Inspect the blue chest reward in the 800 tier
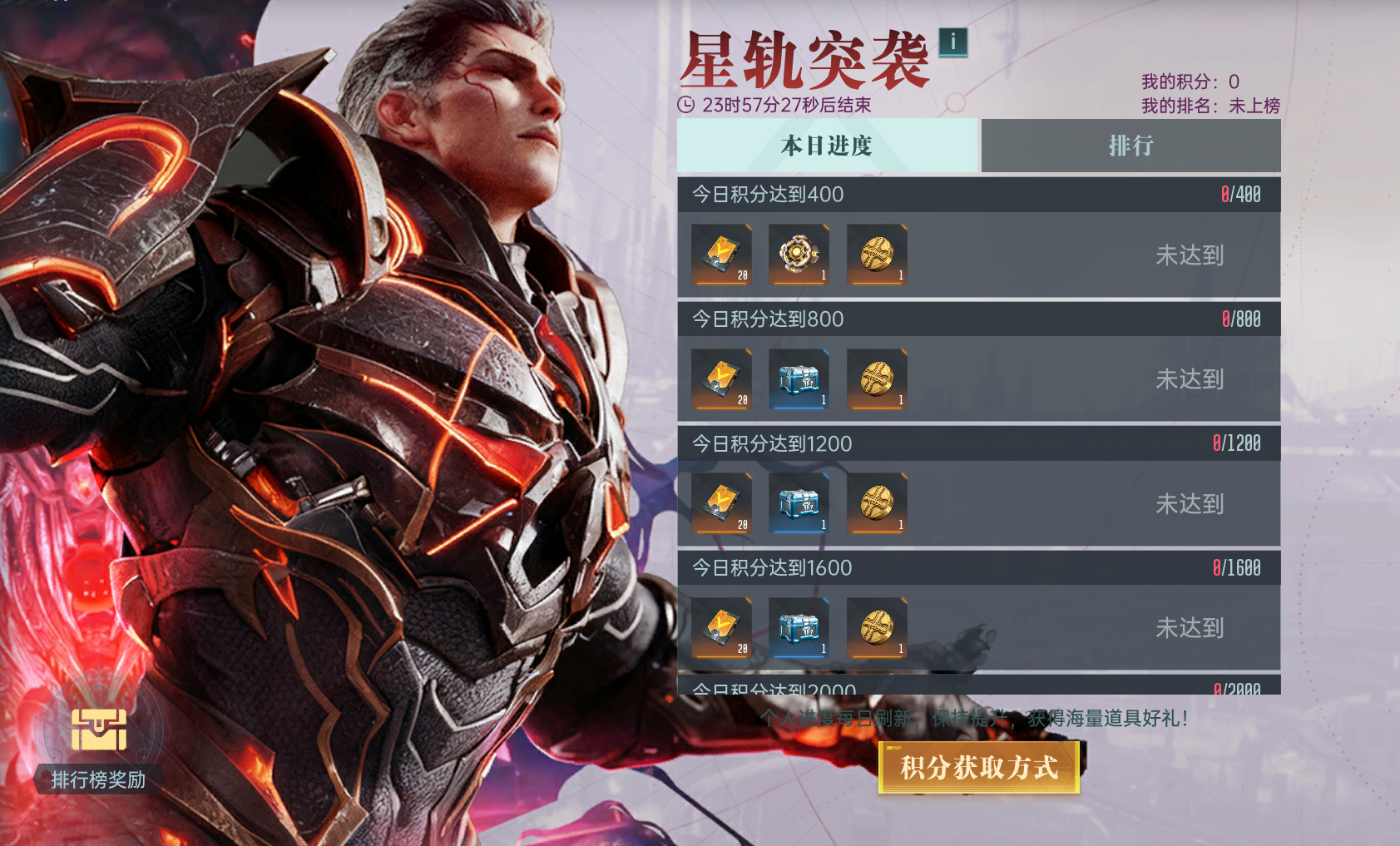This screenshot has height=846, width=1400. [x=799, y=379]
